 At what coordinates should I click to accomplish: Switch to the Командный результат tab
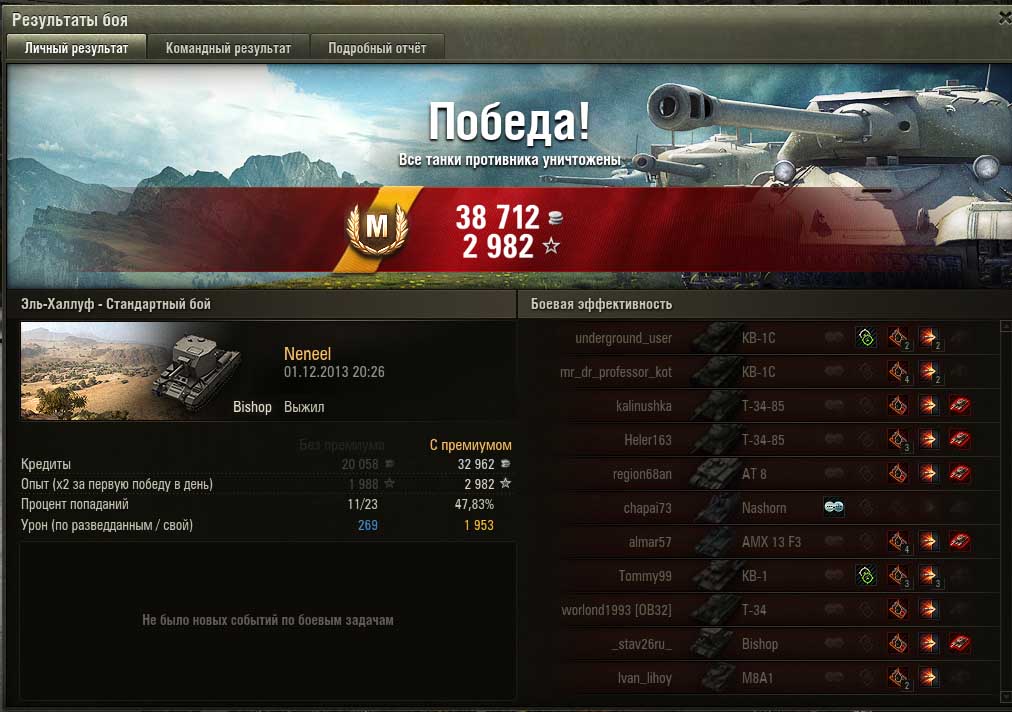[228, 48]
